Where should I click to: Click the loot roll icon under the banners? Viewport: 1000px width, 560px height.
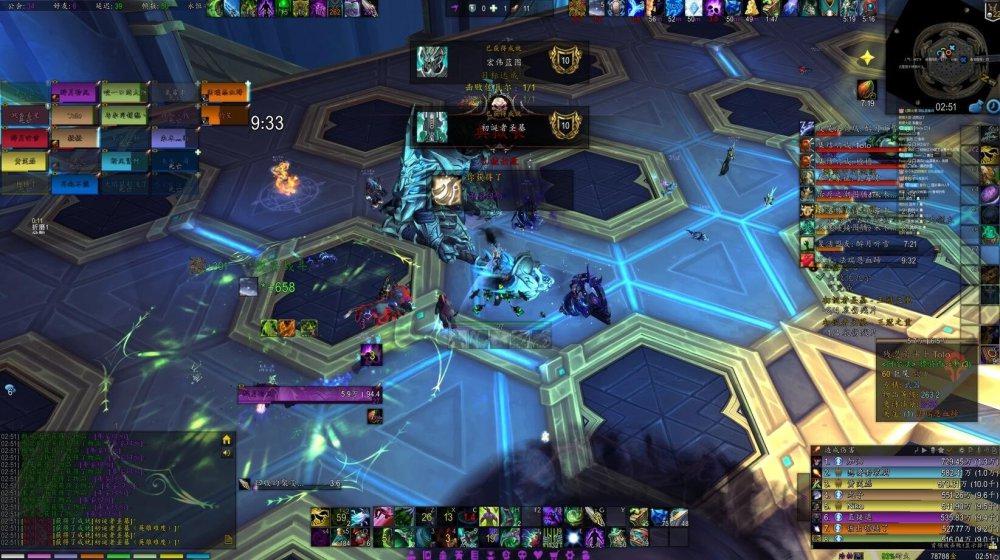point(446,190)
